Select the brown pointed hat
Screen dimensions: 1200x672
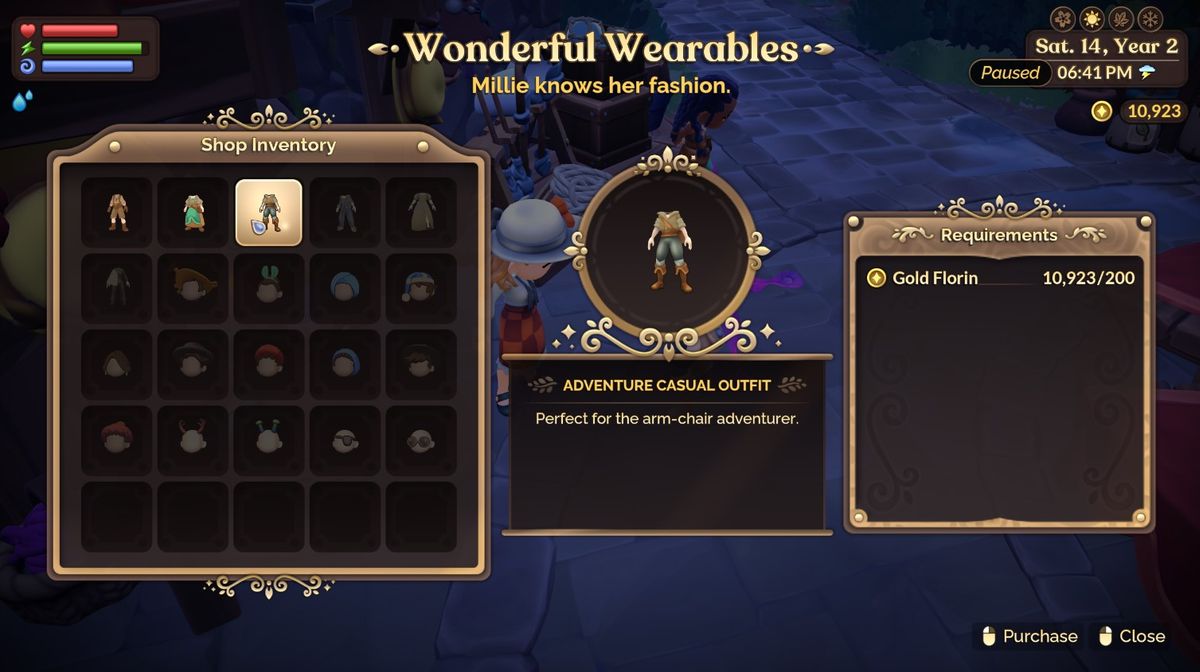point(193,288)
